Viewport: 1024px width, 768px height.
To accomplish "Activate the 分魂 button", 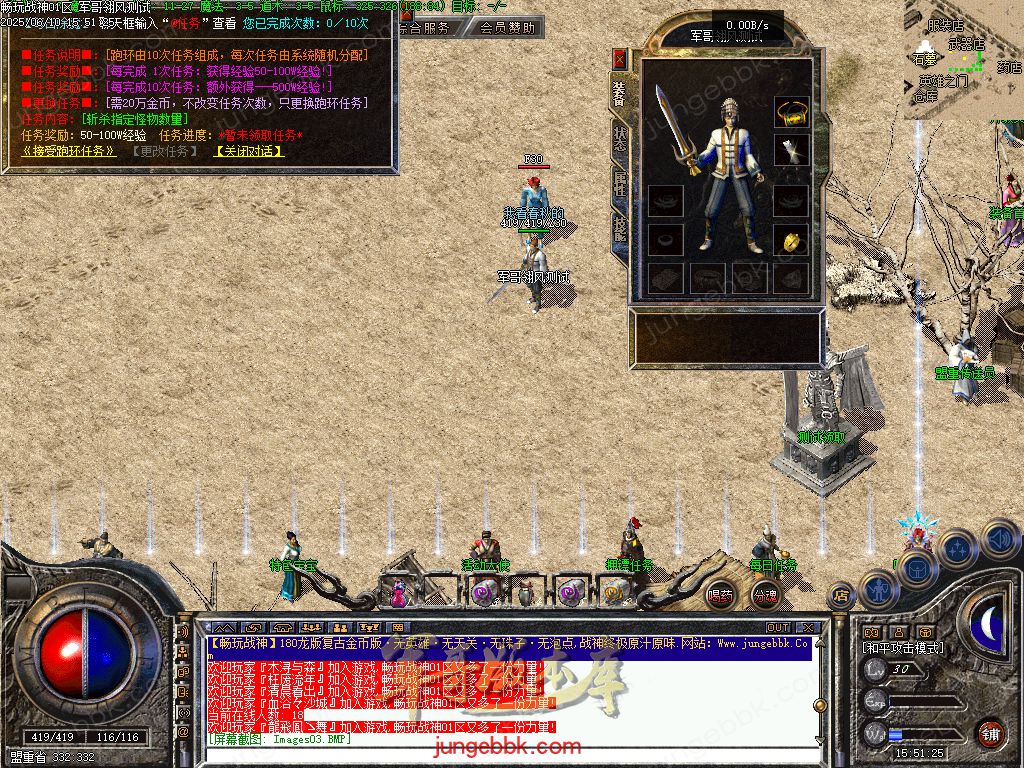I will coord(765,595).
